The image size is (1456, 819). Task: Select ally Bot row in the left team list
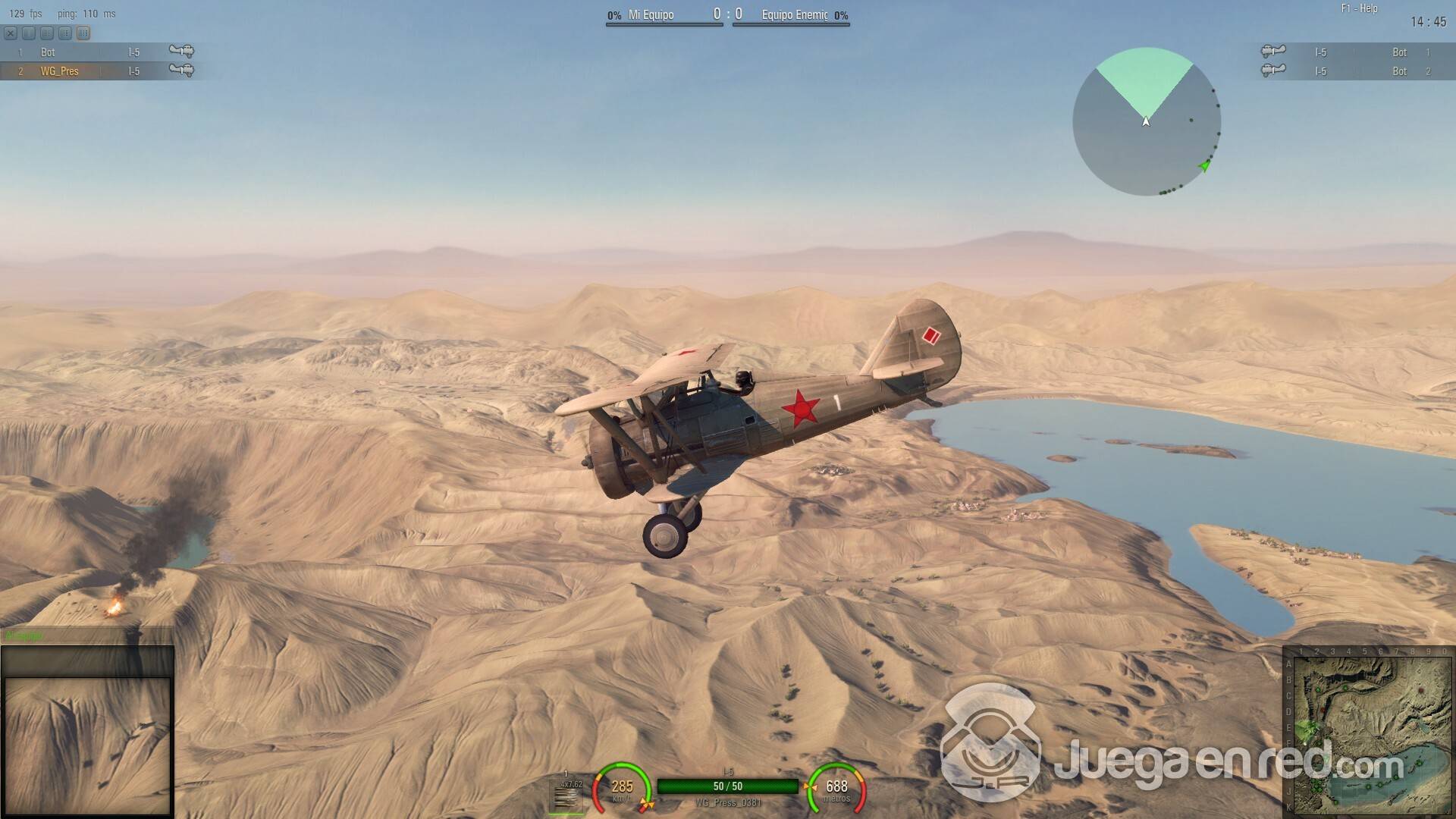(99, 52)
